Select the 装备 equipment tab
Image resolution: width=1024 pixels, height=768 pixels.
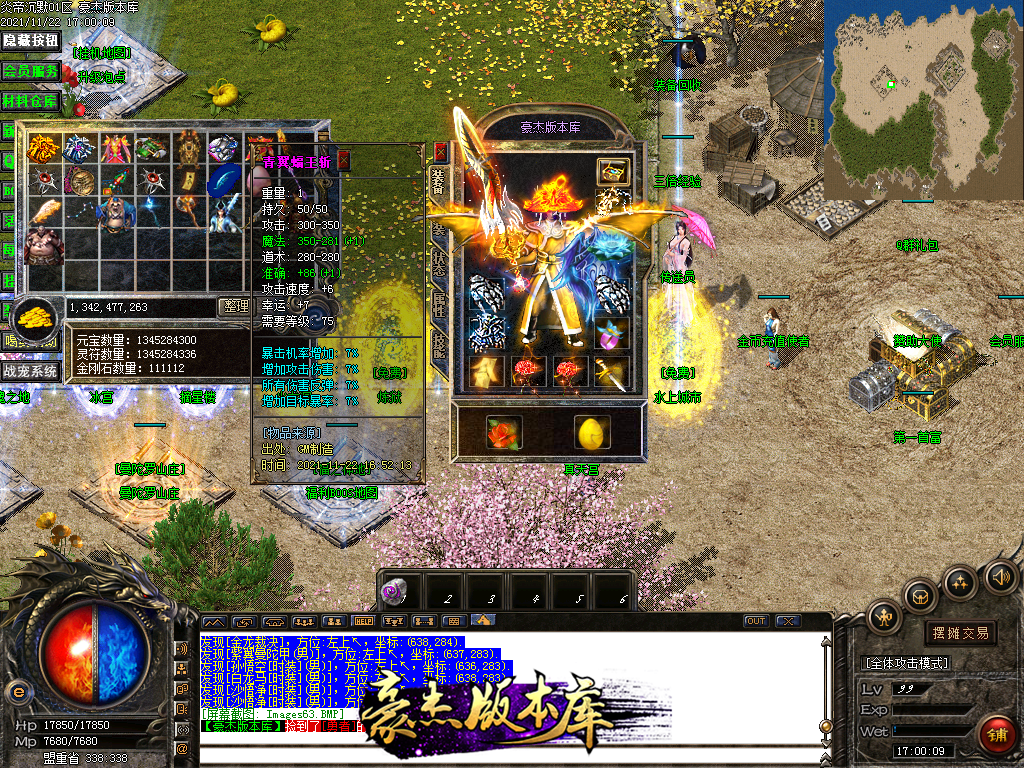click(439, 180)
